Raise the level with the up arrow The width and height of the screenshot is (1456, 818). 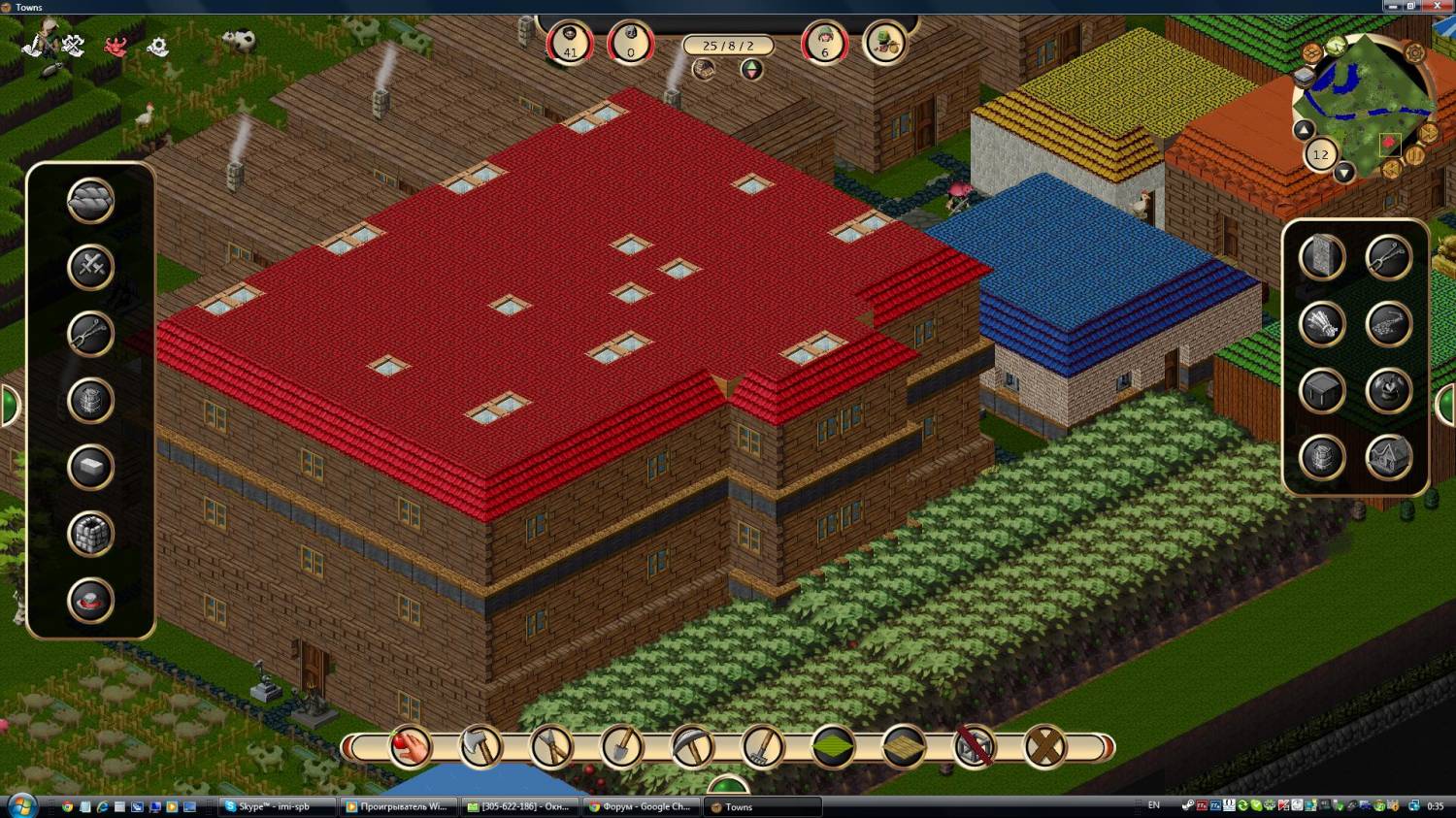coord(1304,130)
